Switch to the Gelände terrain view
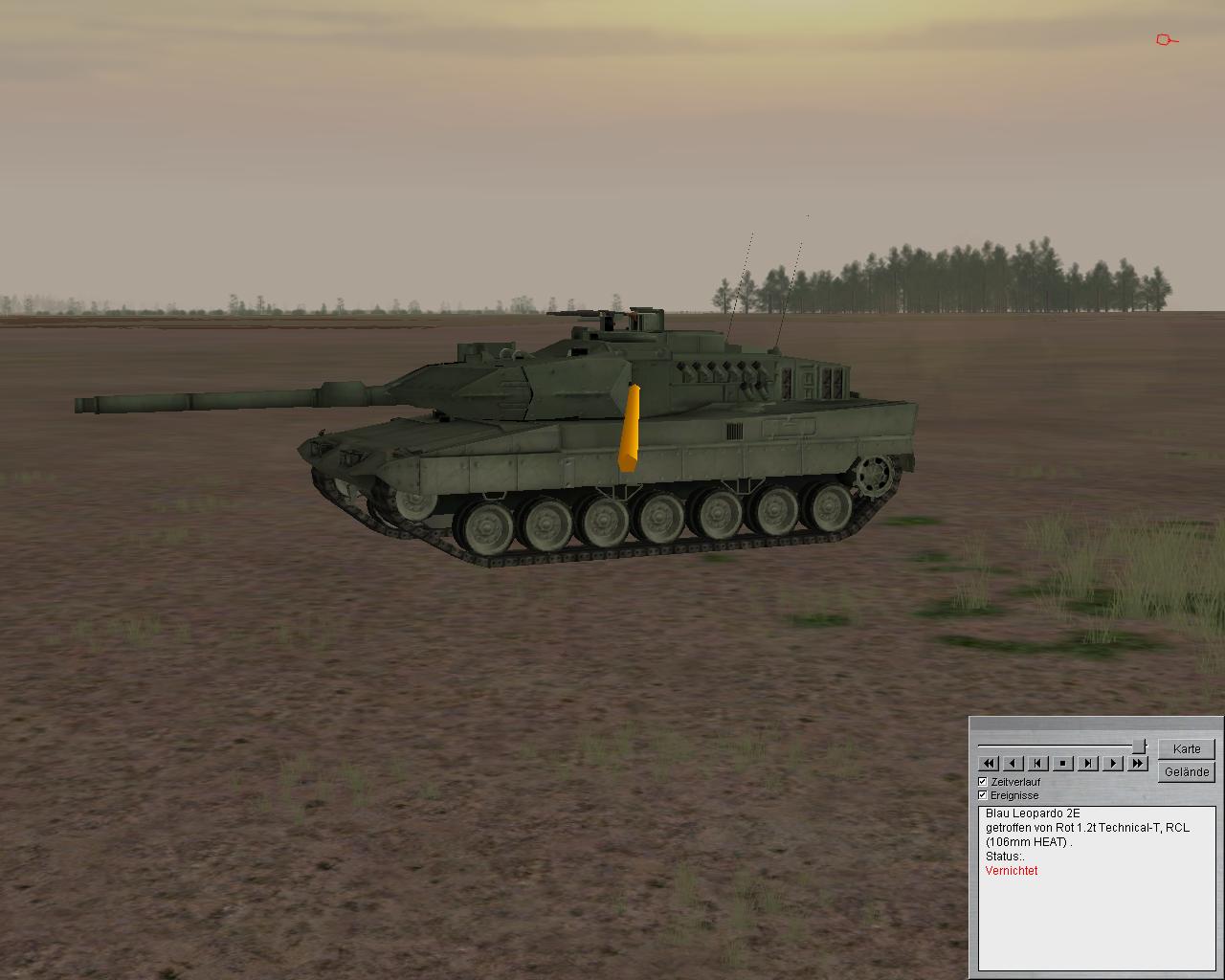Image resolution: width=1225 pixels, height=980 pixels. [1186, 771]
